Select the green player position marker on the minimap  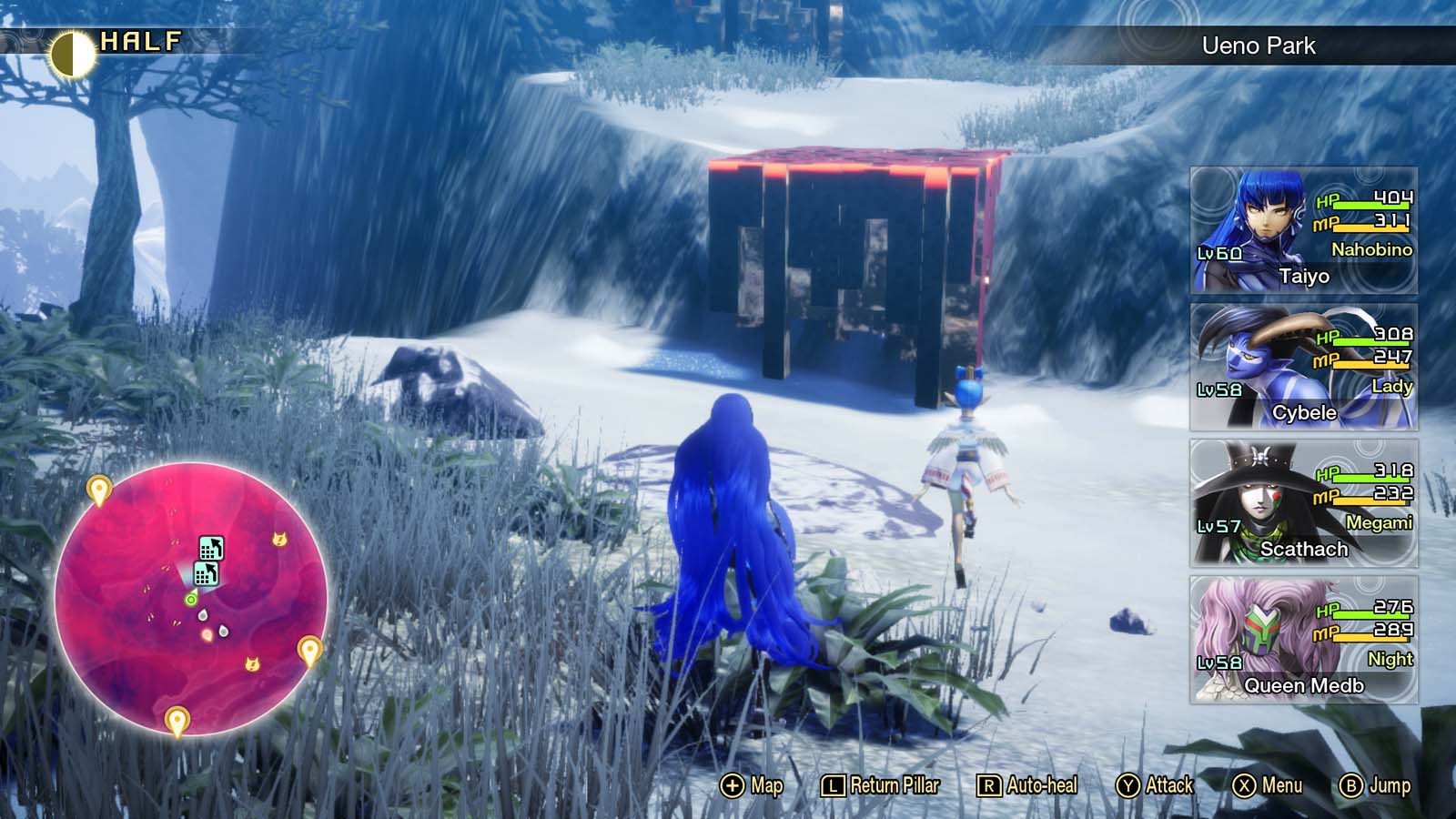coord(191,599)
